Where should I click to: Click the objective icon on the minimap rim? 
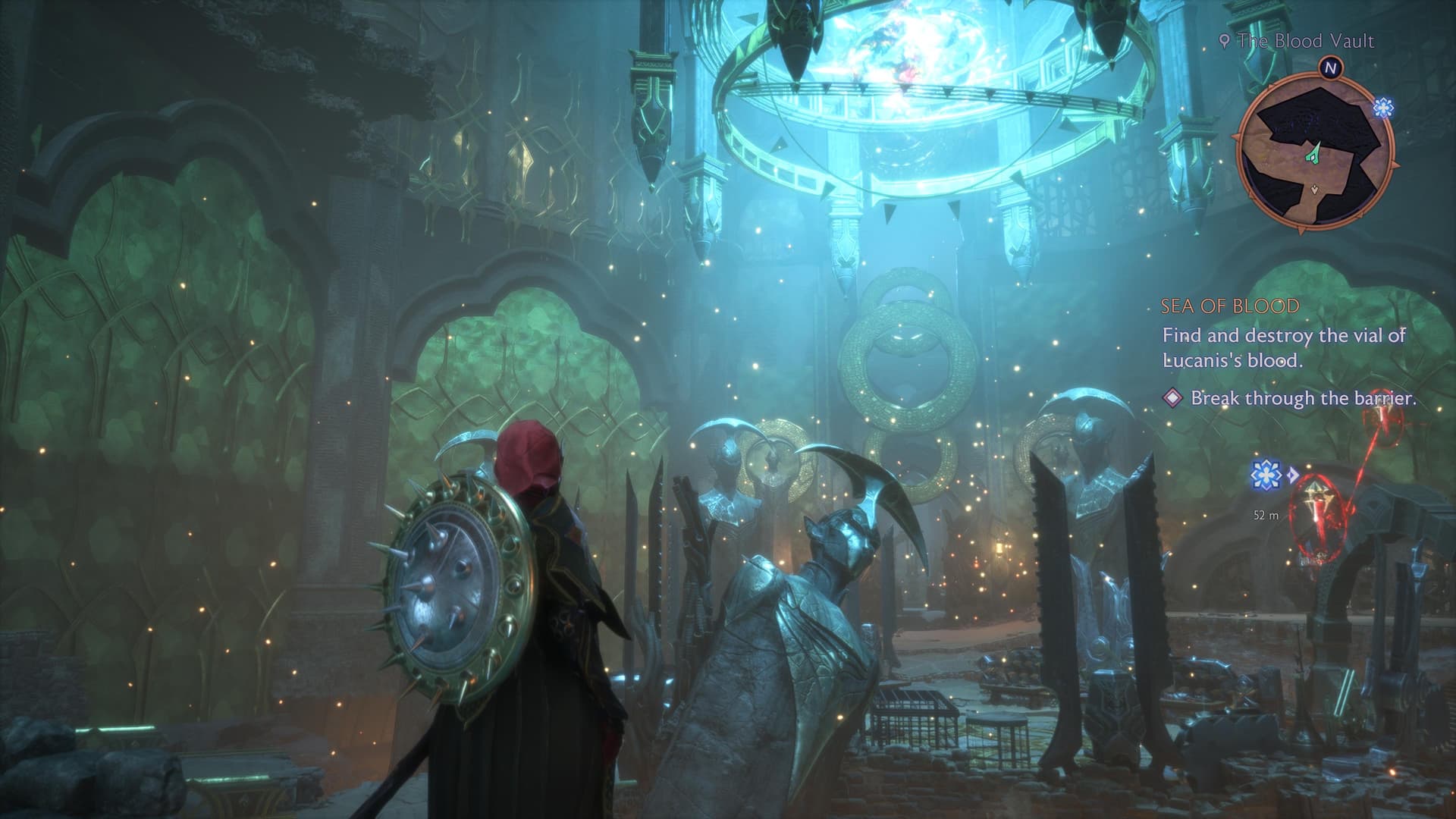point(1383,108)
